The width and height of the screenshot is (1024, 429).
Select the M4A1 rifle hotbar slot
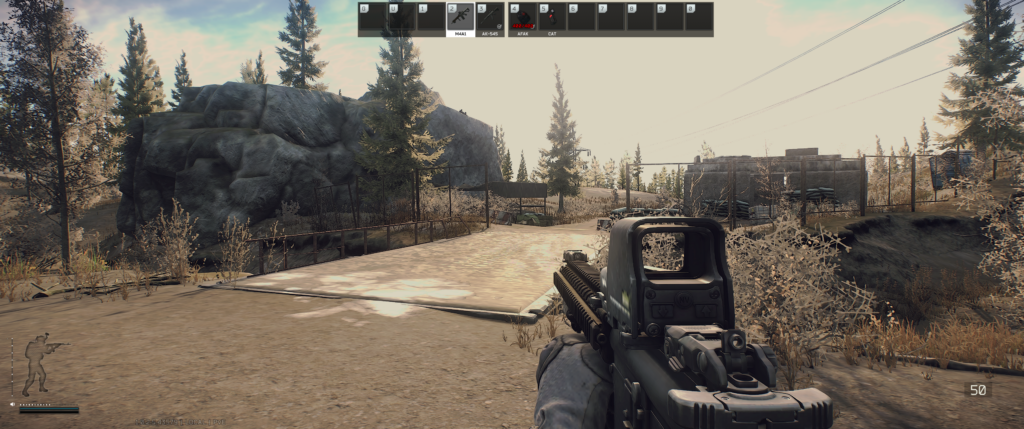(x=461, y=18)
